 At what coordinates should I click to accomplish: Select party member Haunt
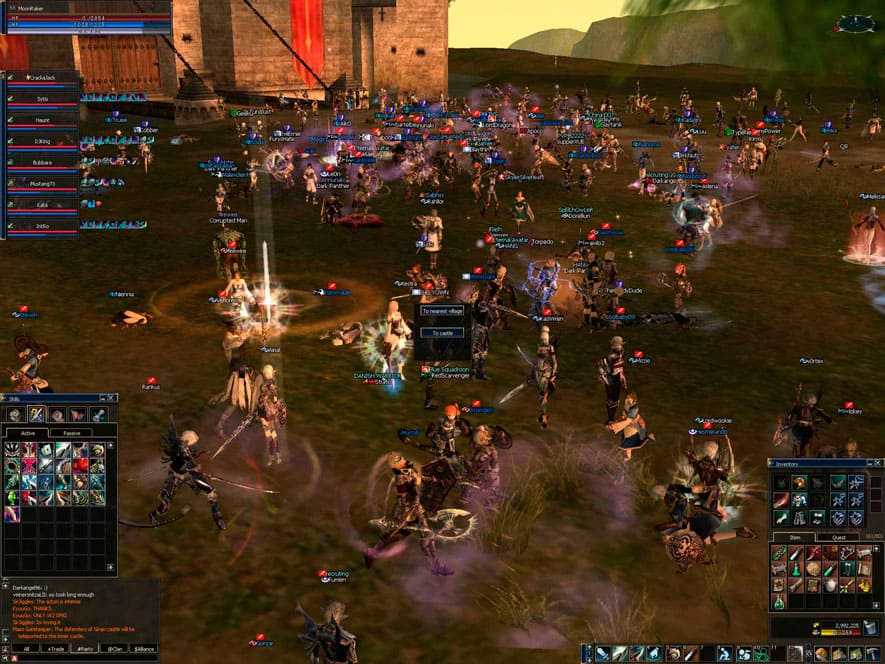pos(42,121)
